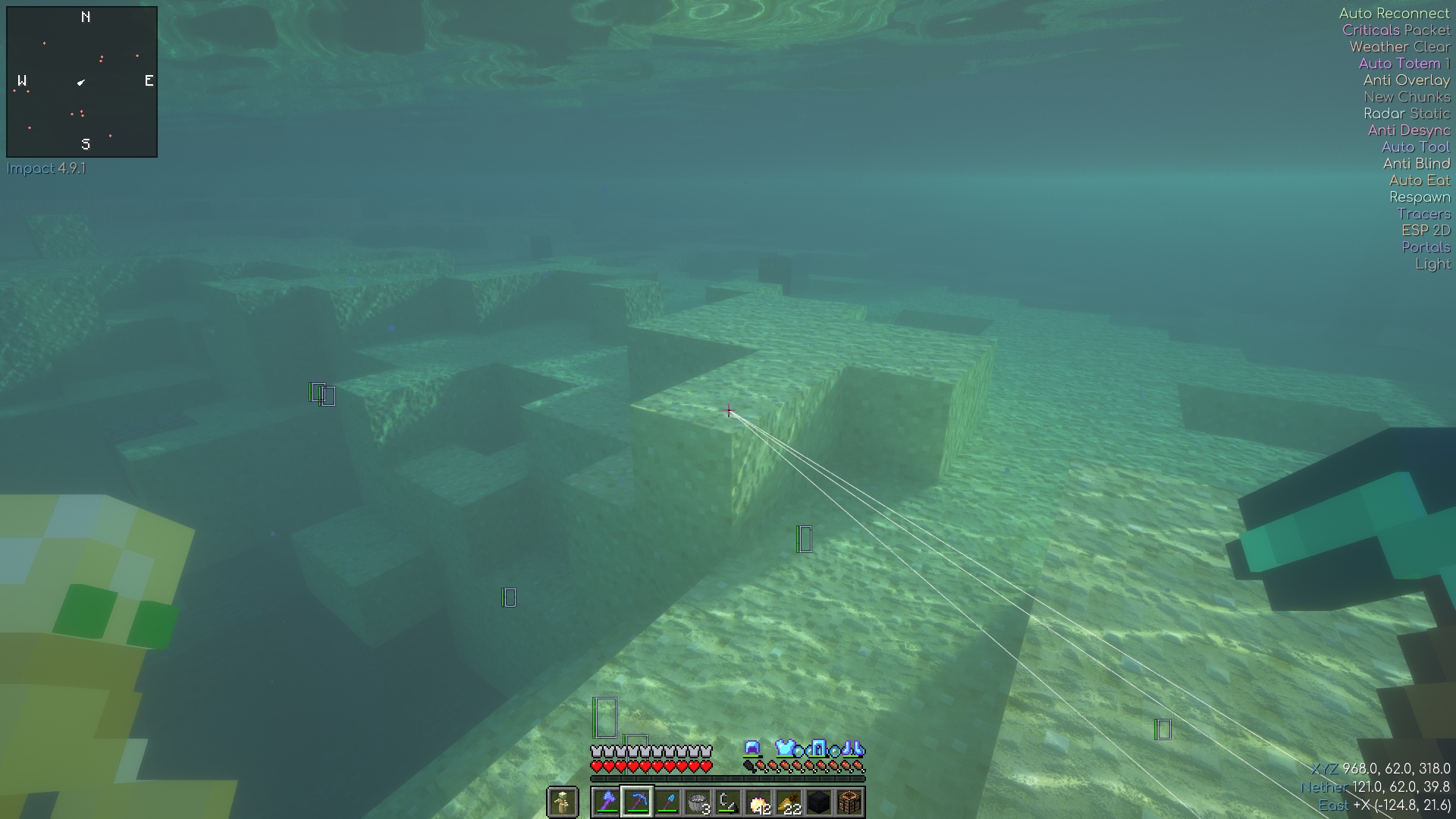Select the golden carrot stack of 22
This screenshot has height=819, width=1456.
789,802
